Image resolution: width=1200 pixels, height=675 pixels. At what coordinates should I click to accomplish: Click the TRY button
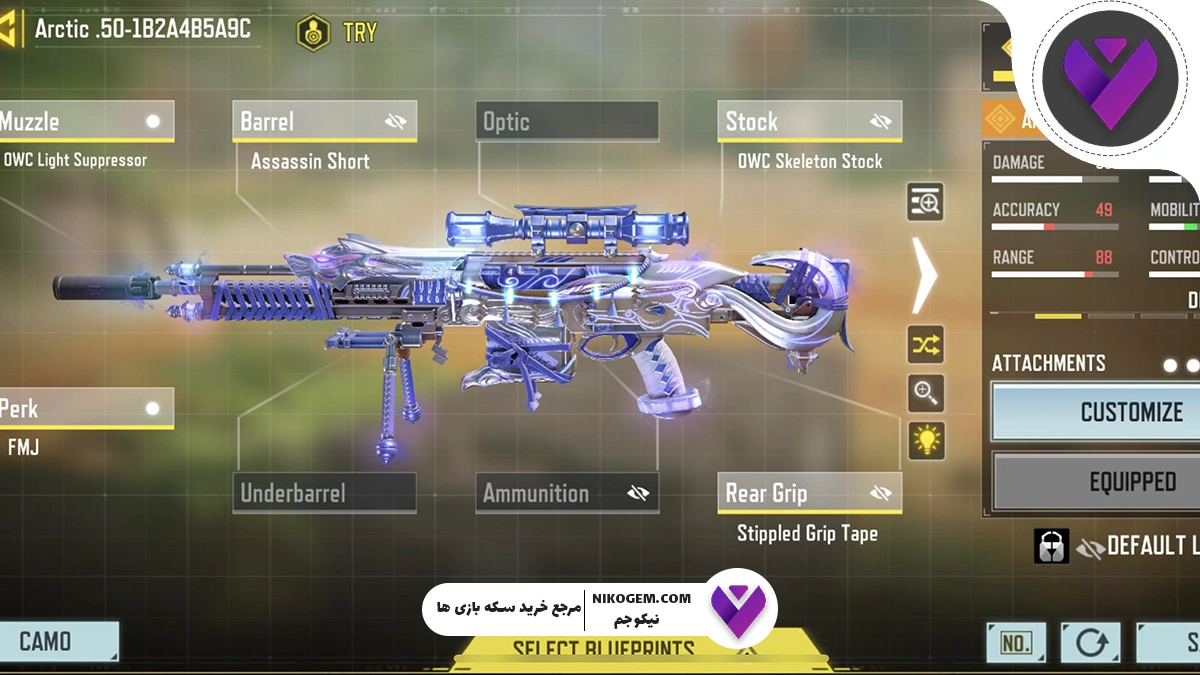338,32
